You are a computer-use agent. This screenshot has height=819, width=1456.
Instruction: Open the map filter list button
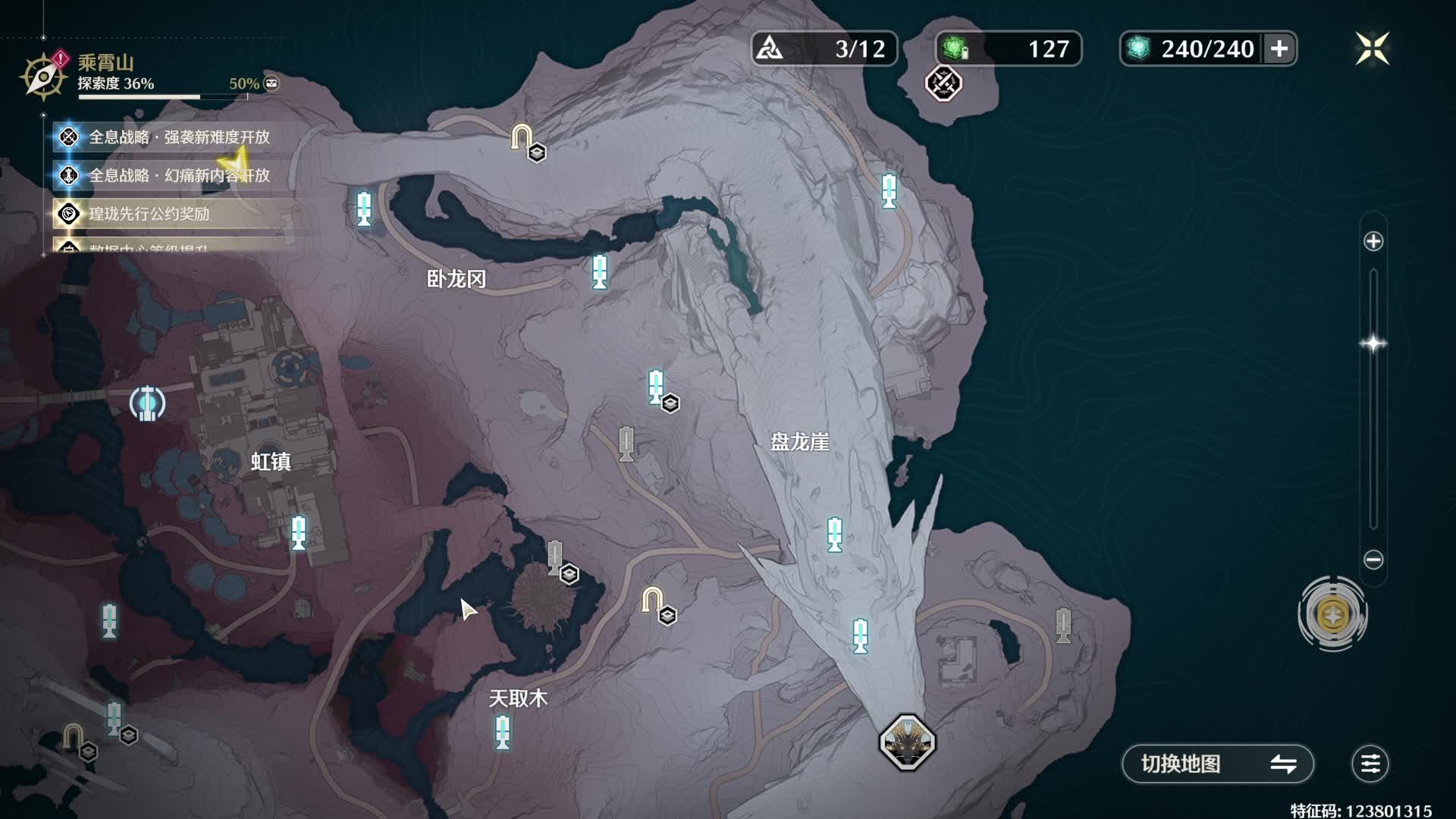(x=1370, y=764)
